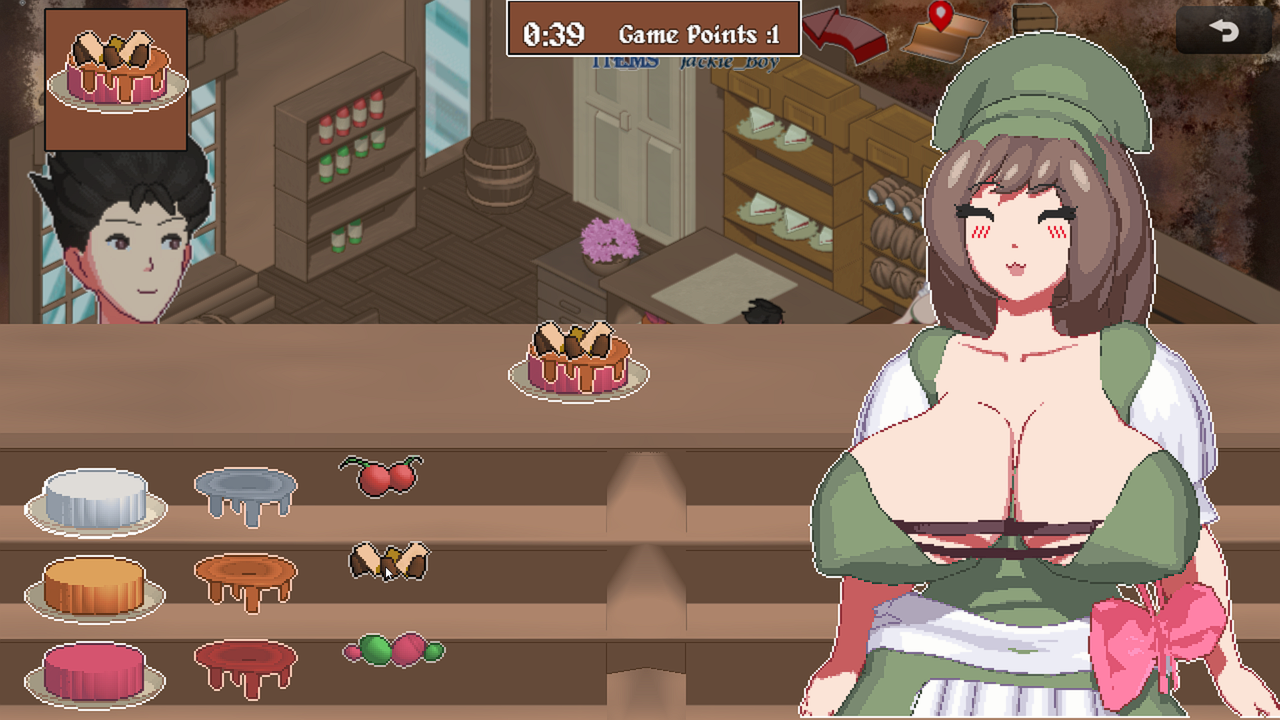This screenshot has height=720, width=1280.
Task: Use the dark red icing
Action: coord(245,664)
